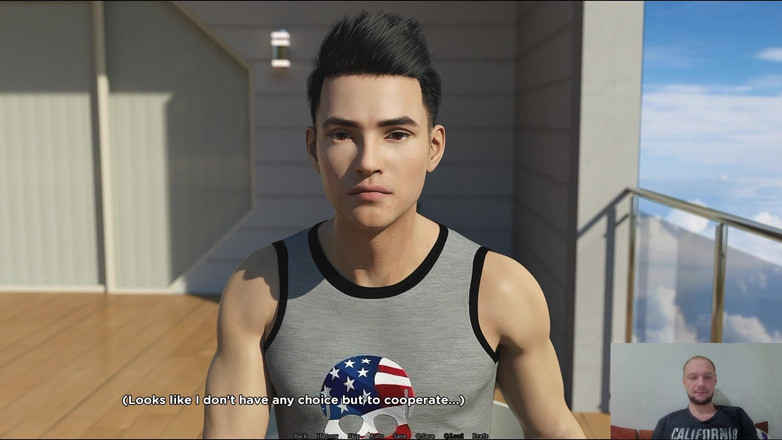Quick save with Q.Save
The image size is (782, 440).
click(x=425, y=436)
